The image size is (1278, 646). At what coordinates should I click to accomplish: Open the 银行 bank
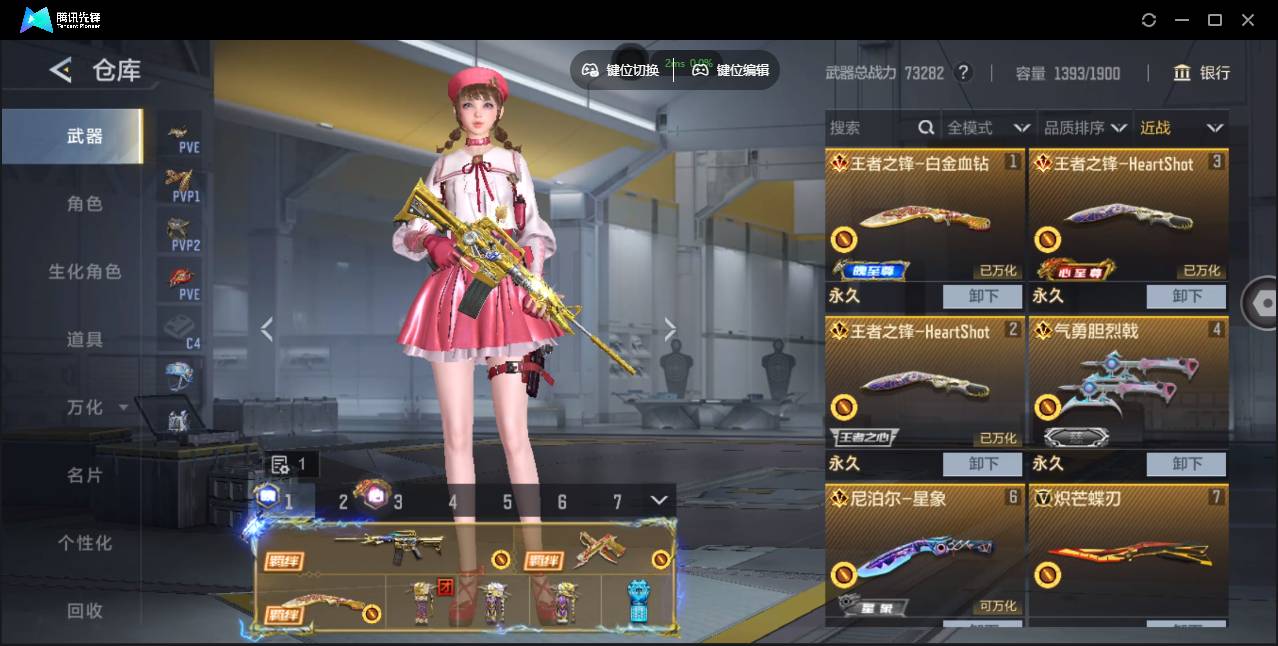pyautogui.click(x=1202, y=73)
